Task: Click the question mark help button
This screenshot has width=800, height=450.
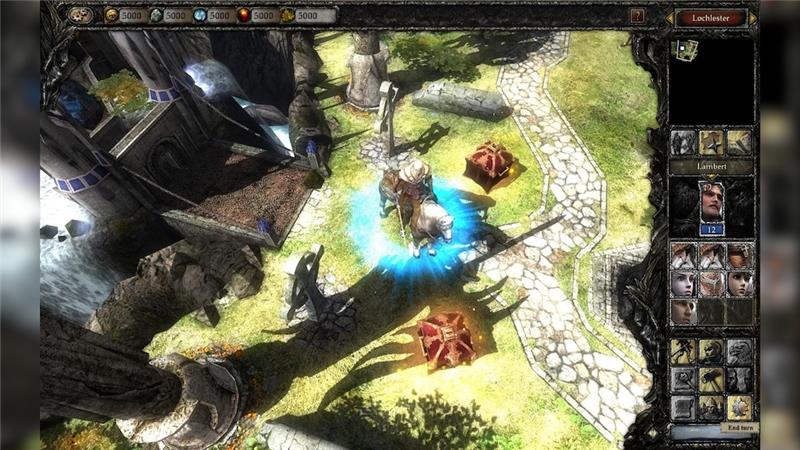Action: click(637, 16)
